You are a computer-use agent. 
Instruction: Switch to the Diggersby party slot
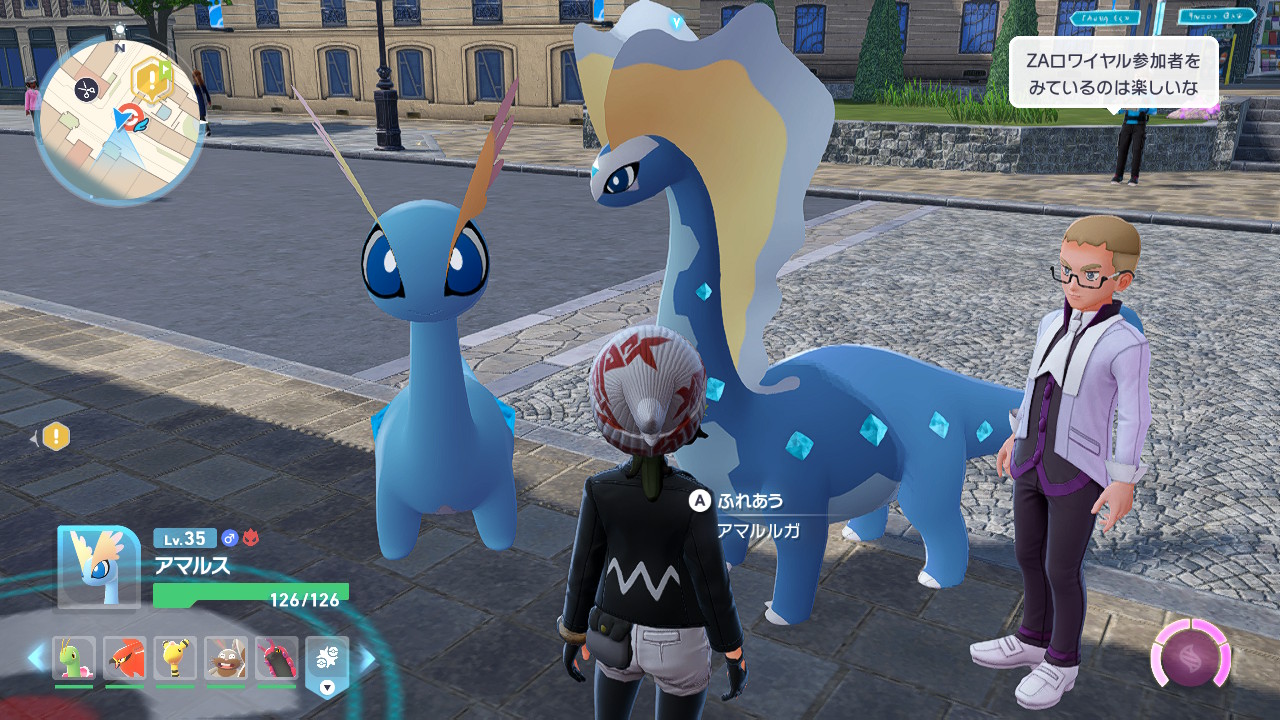pyautogui.click(x=226, y=658)
